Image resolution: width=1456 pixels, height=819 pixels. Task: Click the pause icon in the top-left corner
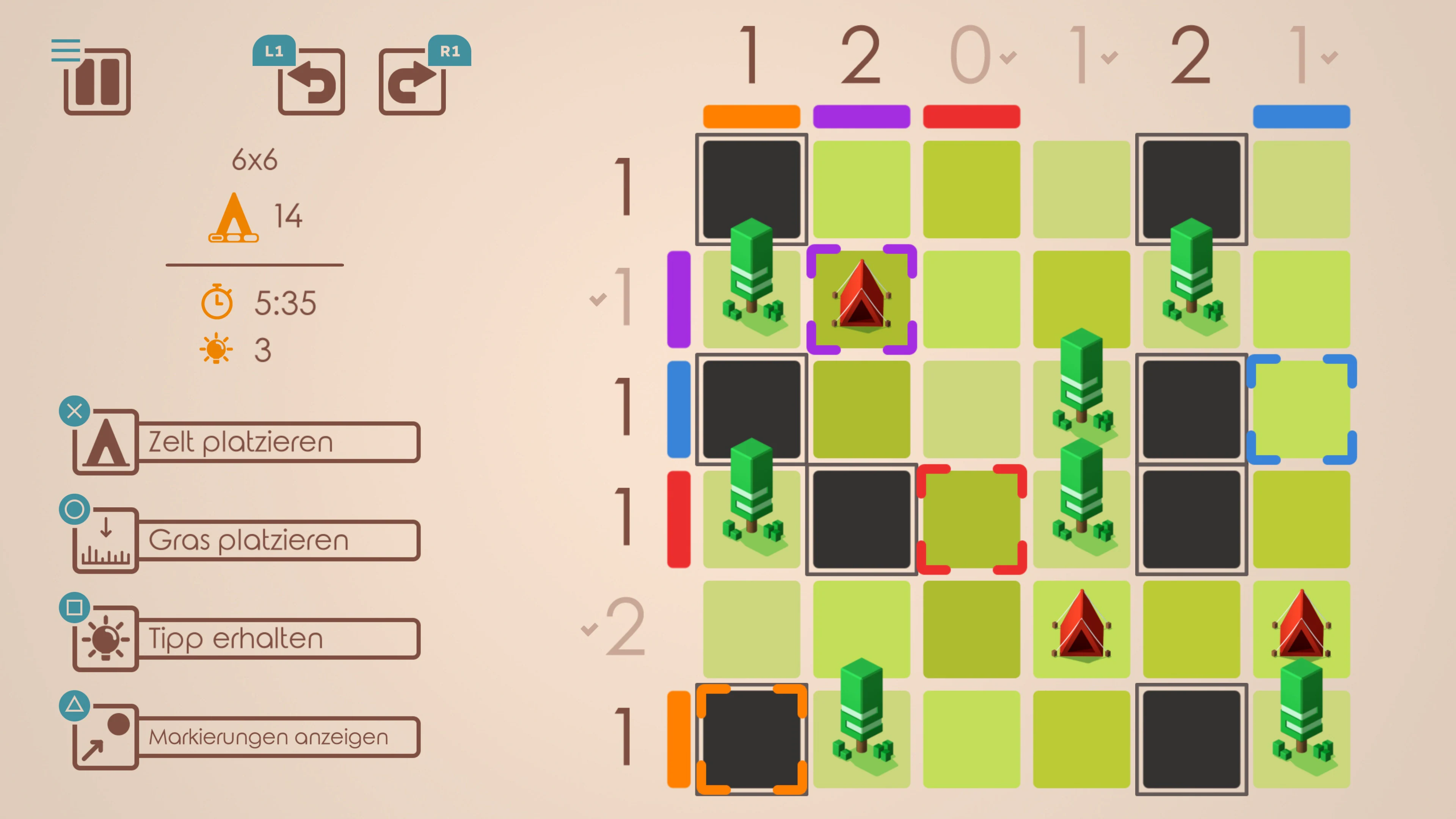tap(97, 83)
